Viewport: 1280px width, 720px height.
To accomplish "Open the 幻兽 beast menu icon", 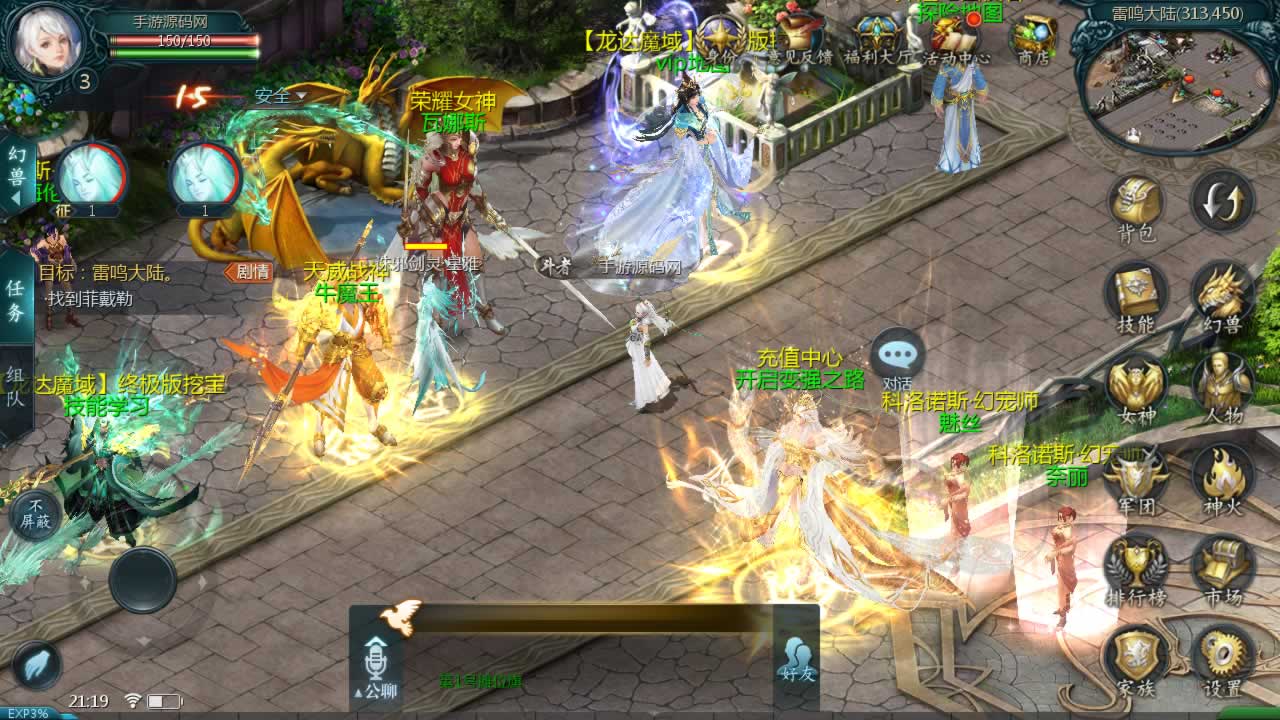I will coord(1222,294).
